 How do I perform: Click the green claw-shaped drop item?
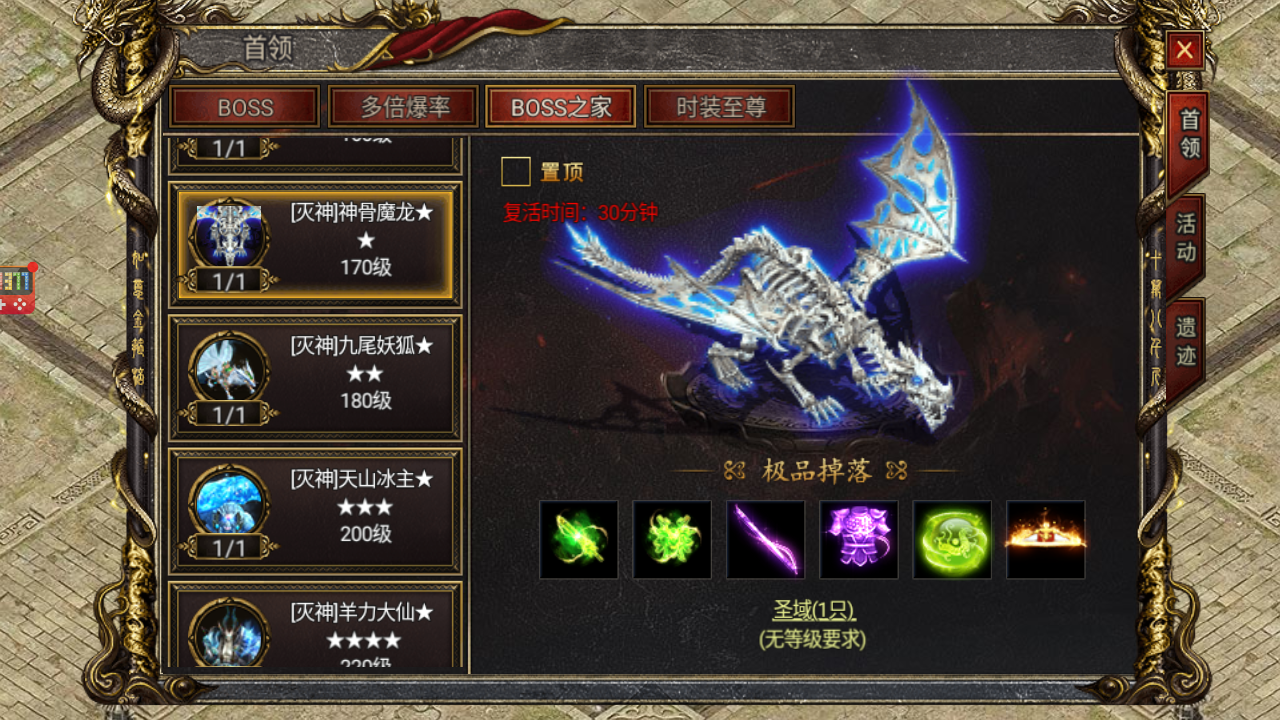[672, 541]
